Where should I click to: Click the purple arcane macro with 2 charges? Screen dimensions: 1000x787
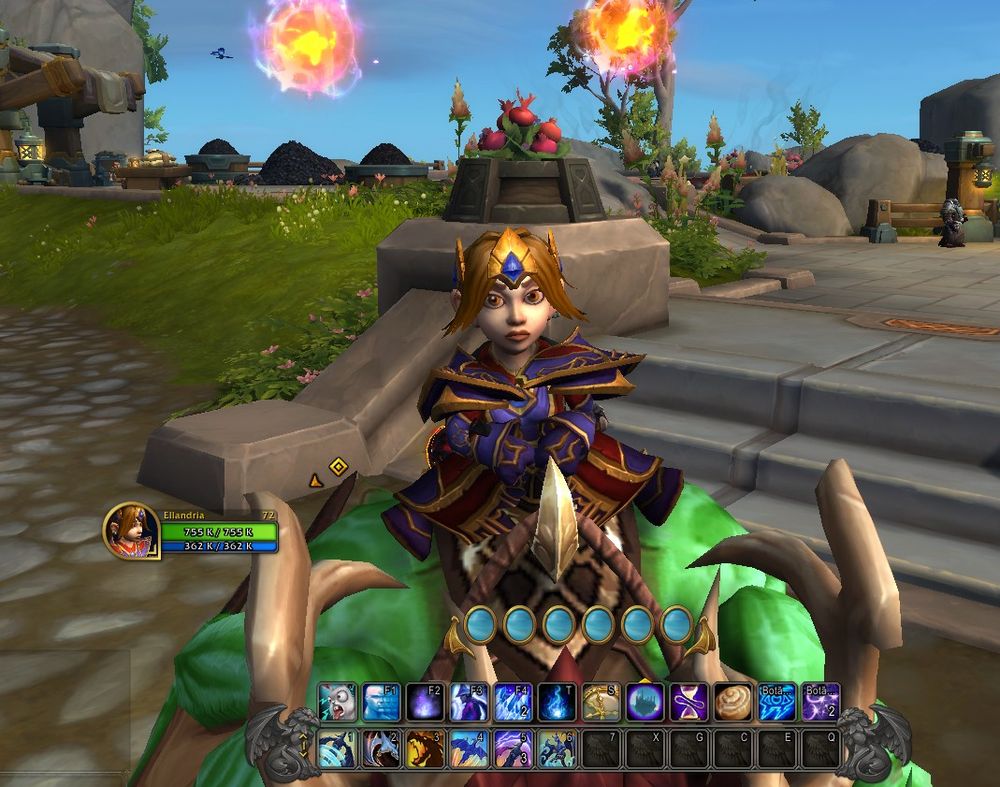(821, 702)
